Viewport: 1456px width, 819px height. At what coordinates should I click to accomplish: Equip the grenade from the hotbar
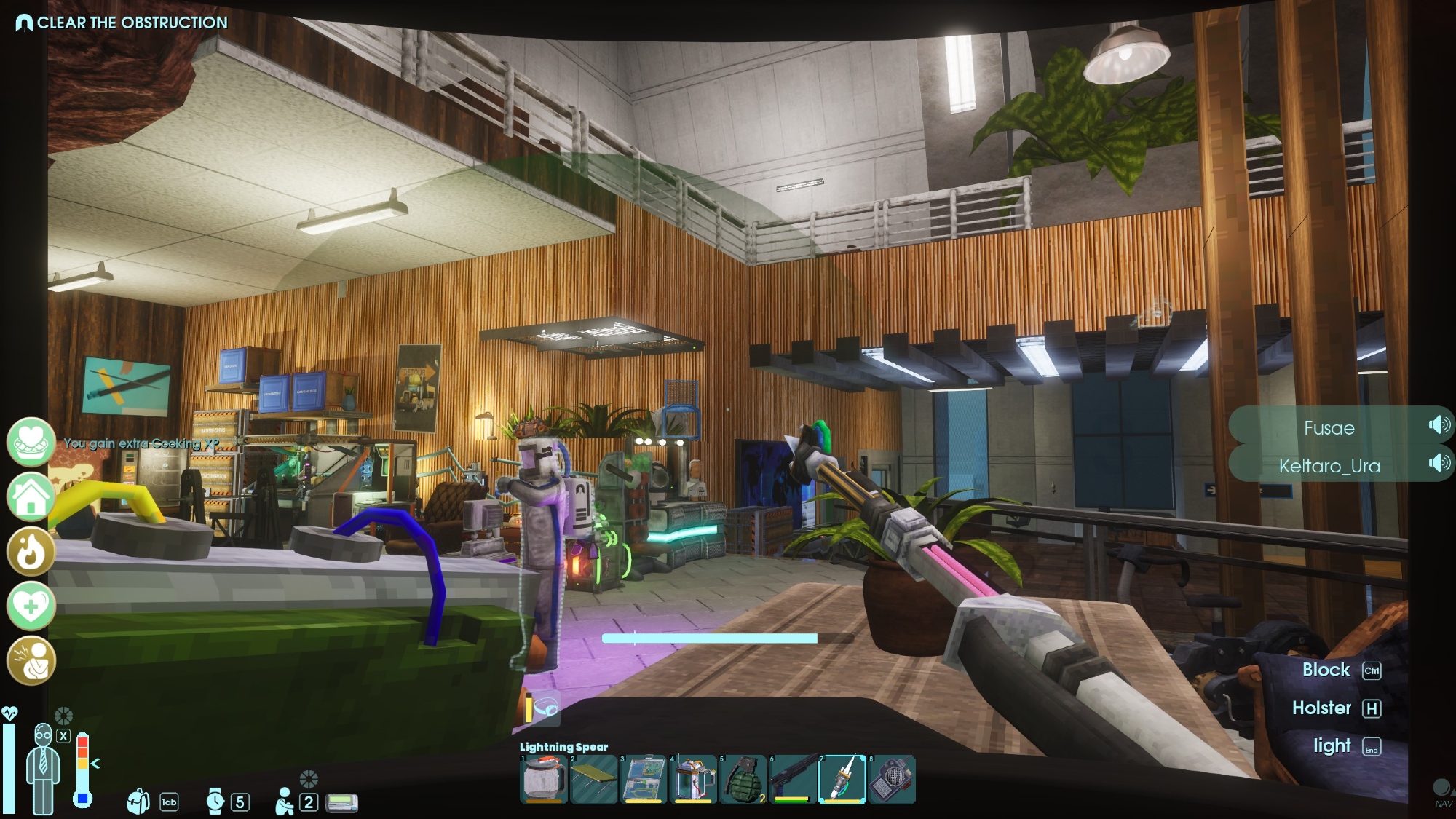tap(743, 779)
